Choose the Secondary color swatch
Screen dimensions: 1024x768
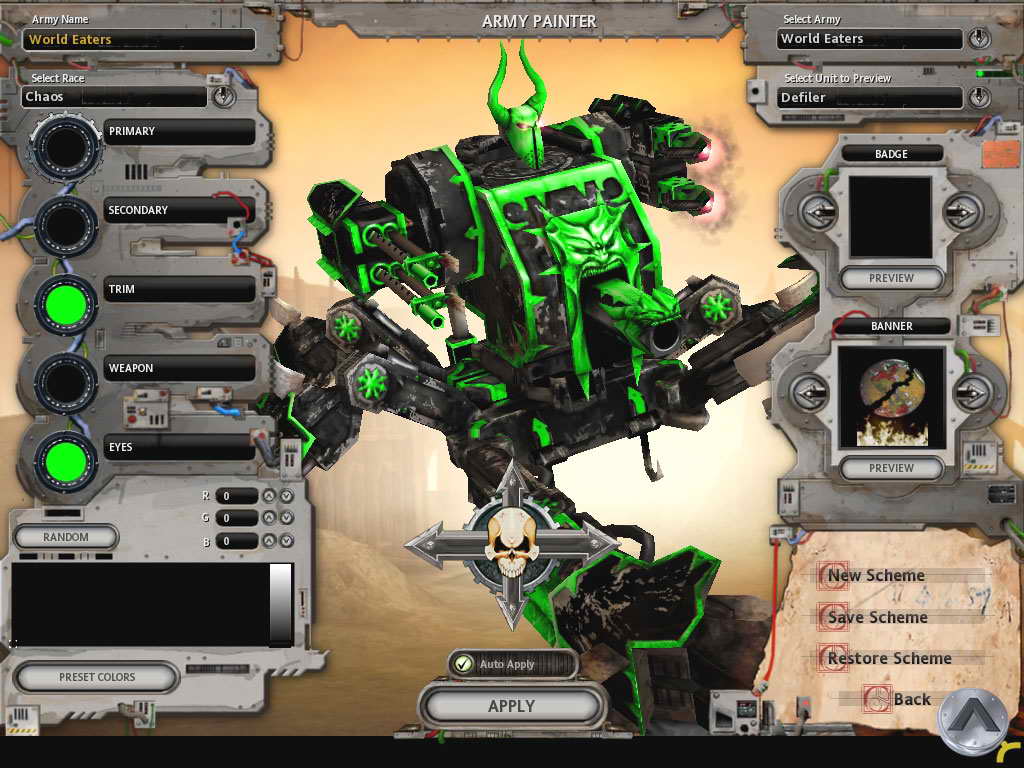coord(66,226)
